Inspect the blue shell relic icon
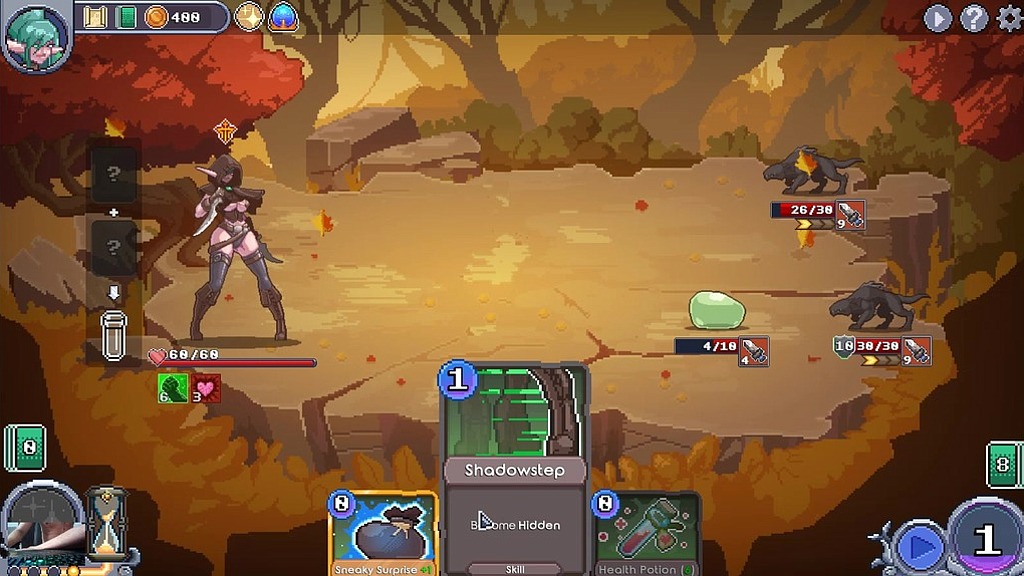Image resolution: width=1024 pixels, height=576 pixels. click(x=283, y=17)
